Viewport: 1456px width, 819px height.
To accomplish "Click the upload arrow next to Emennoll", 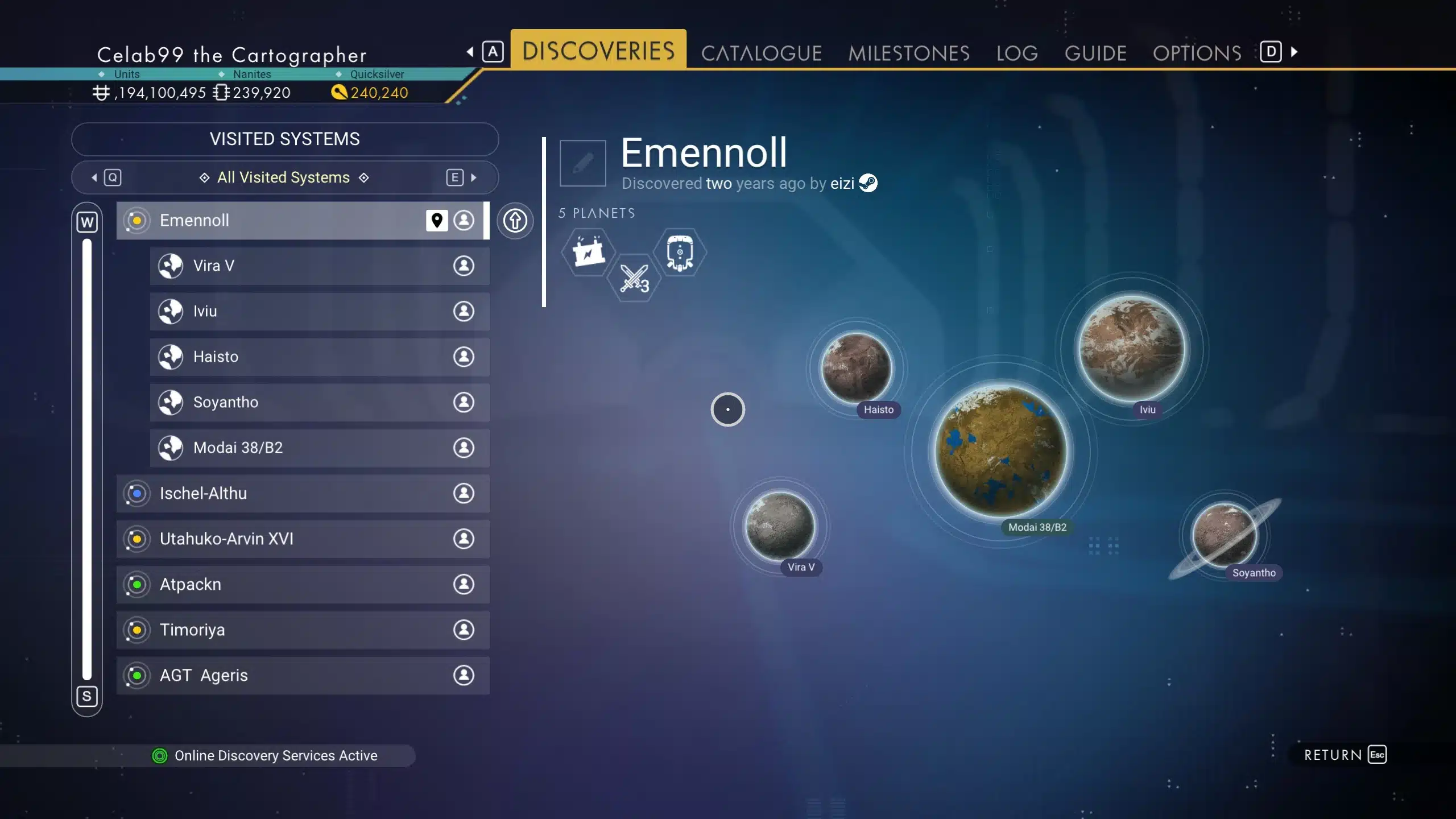I will tap(515, 221).
